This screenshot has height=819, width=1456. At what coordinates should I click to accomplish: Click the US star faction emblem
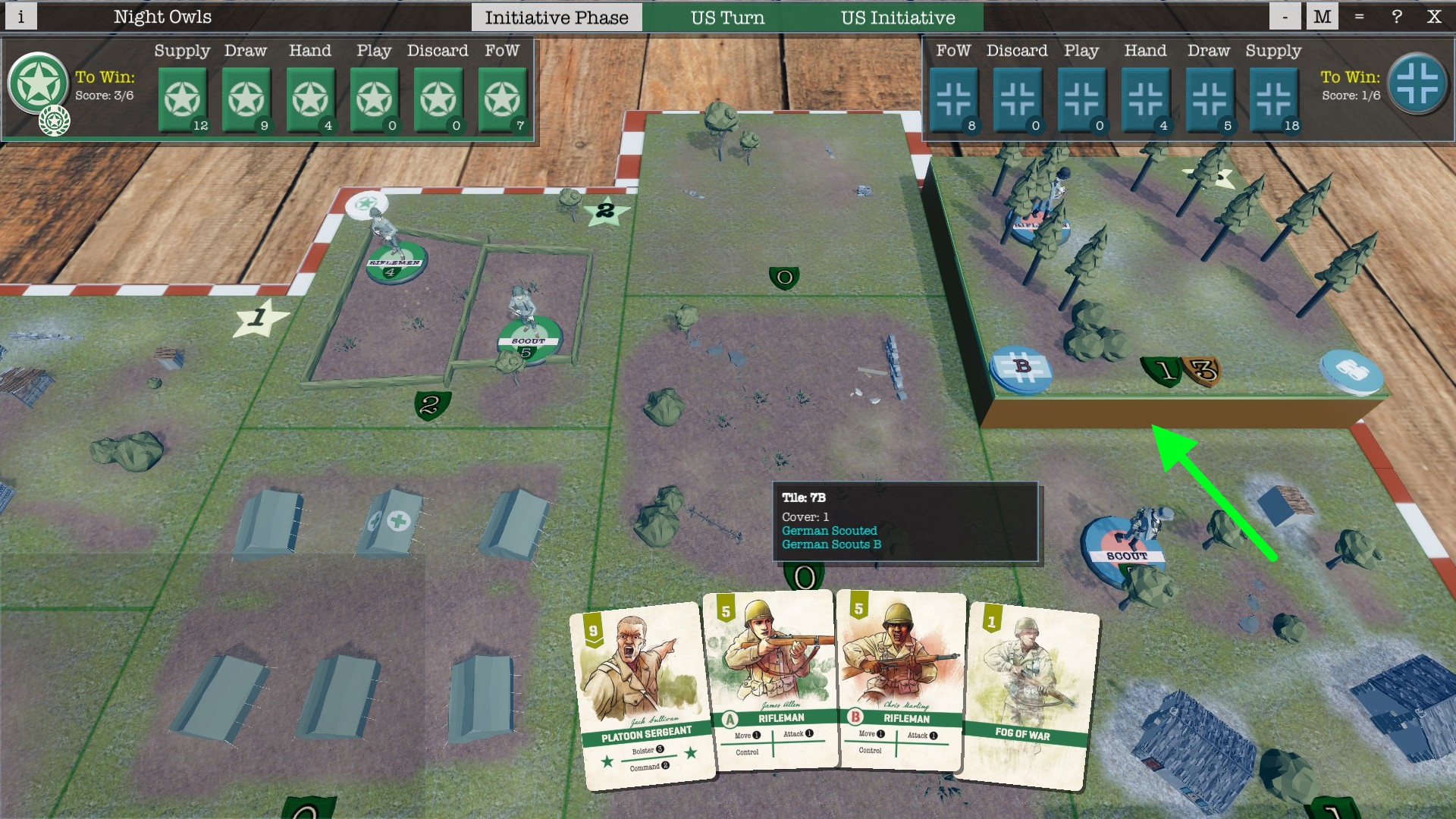click(38, 83)
